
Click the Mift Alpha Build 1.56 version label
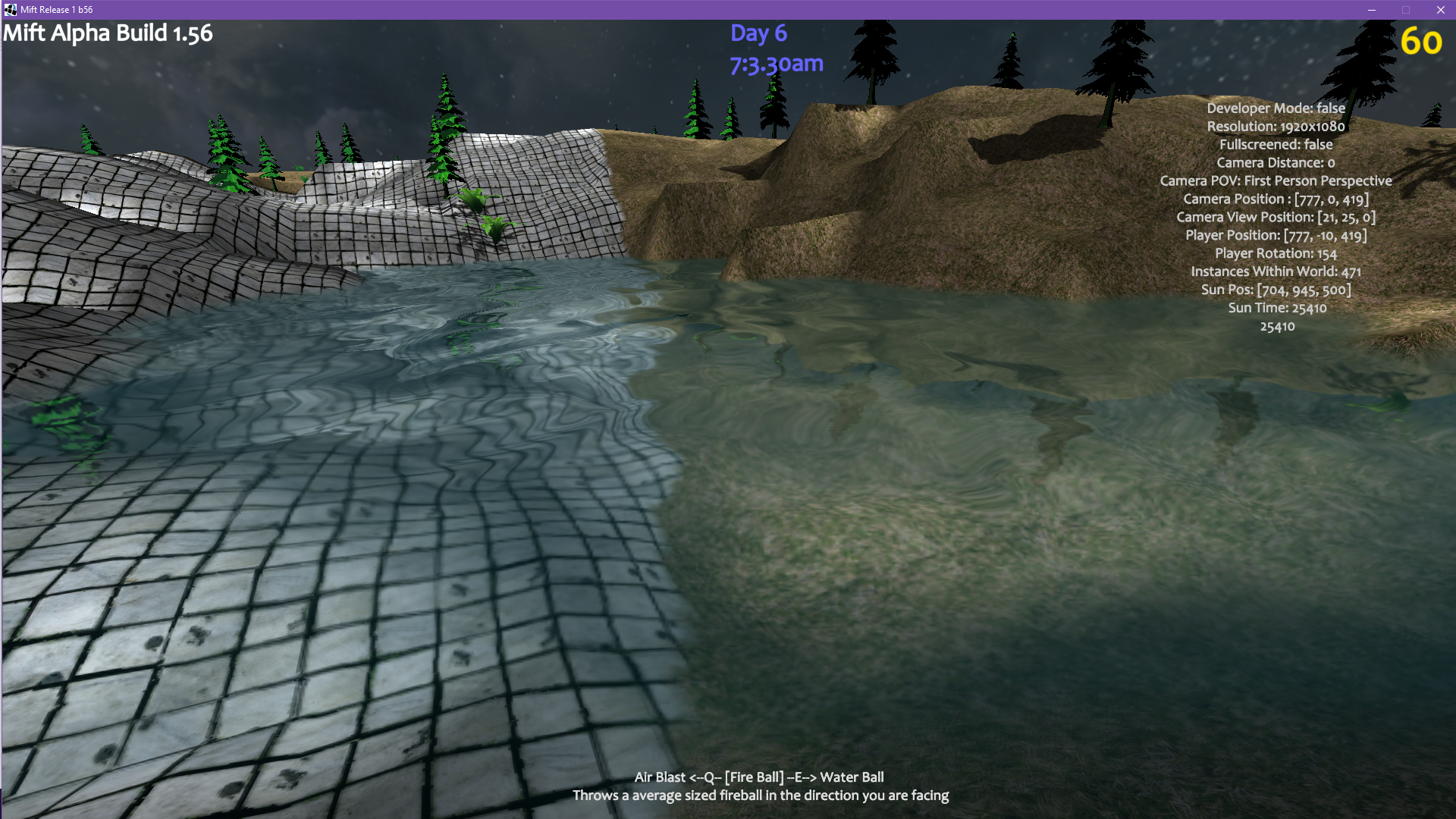108,33
